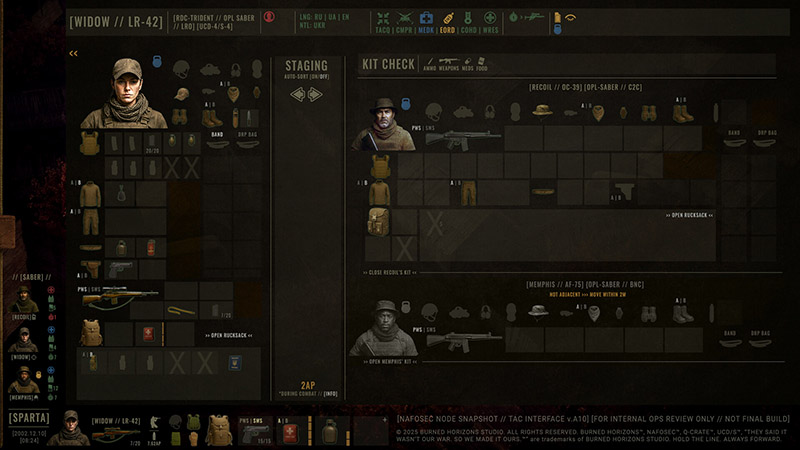The width and height of the screenshot is (800, 450).
Task: Select Recoil in the Saber squad list
Action: (x=23, y=302)
